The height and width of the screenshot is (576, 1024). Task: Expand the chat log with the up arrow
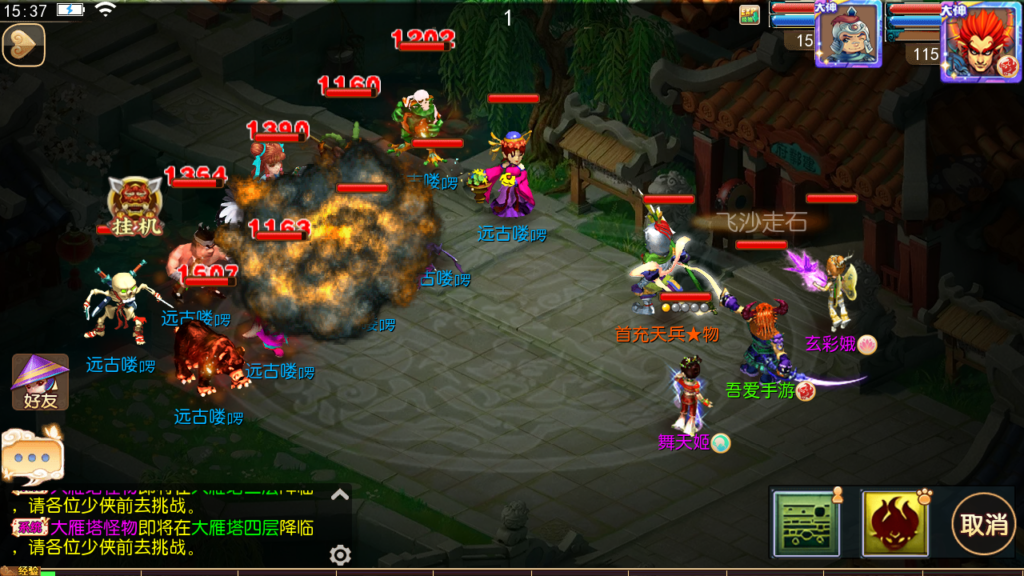340,494
